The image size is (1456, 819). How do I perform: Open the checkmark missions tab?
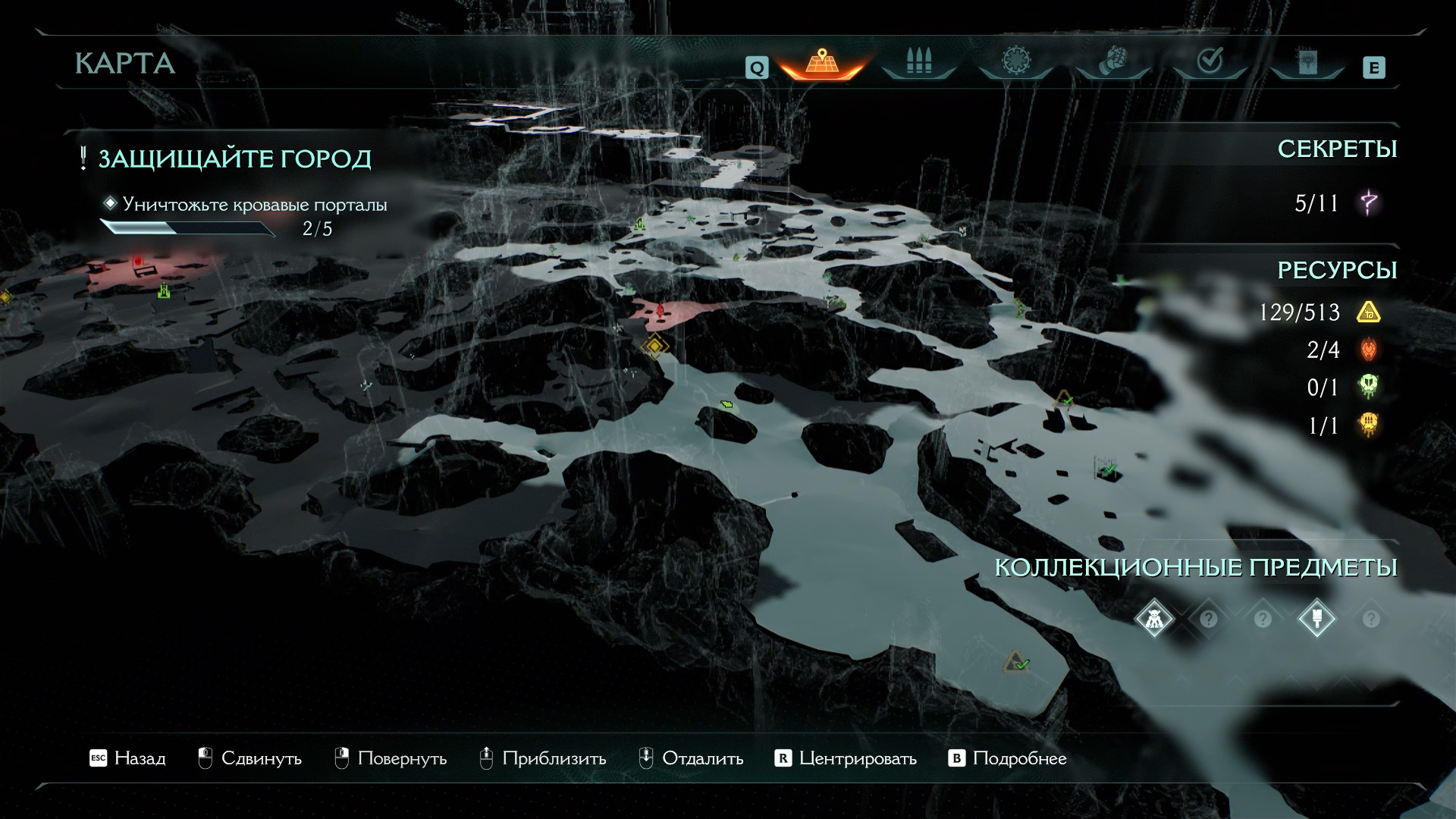click(1209, 61)
